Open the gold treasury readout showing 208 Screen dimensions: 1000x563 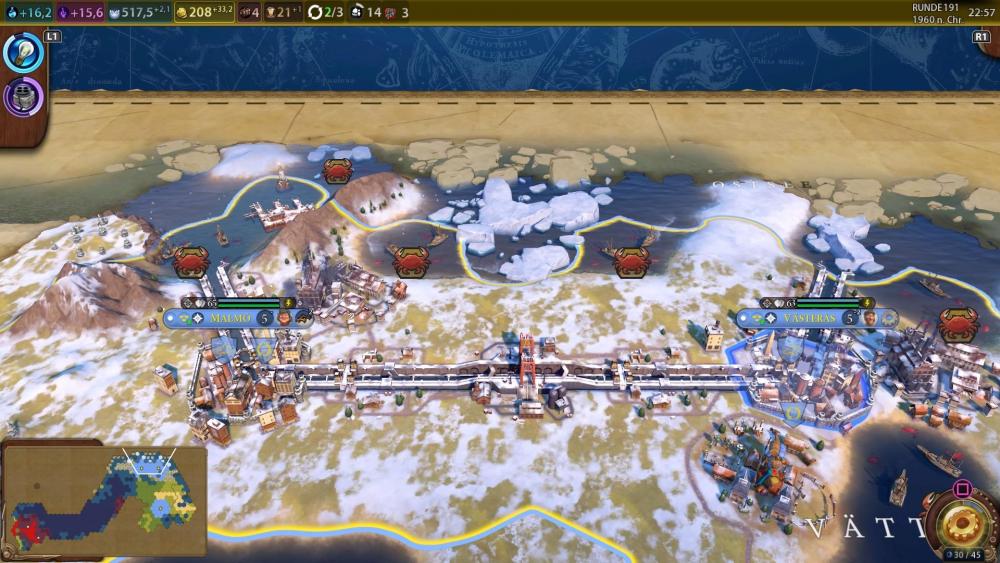[204, 12]
